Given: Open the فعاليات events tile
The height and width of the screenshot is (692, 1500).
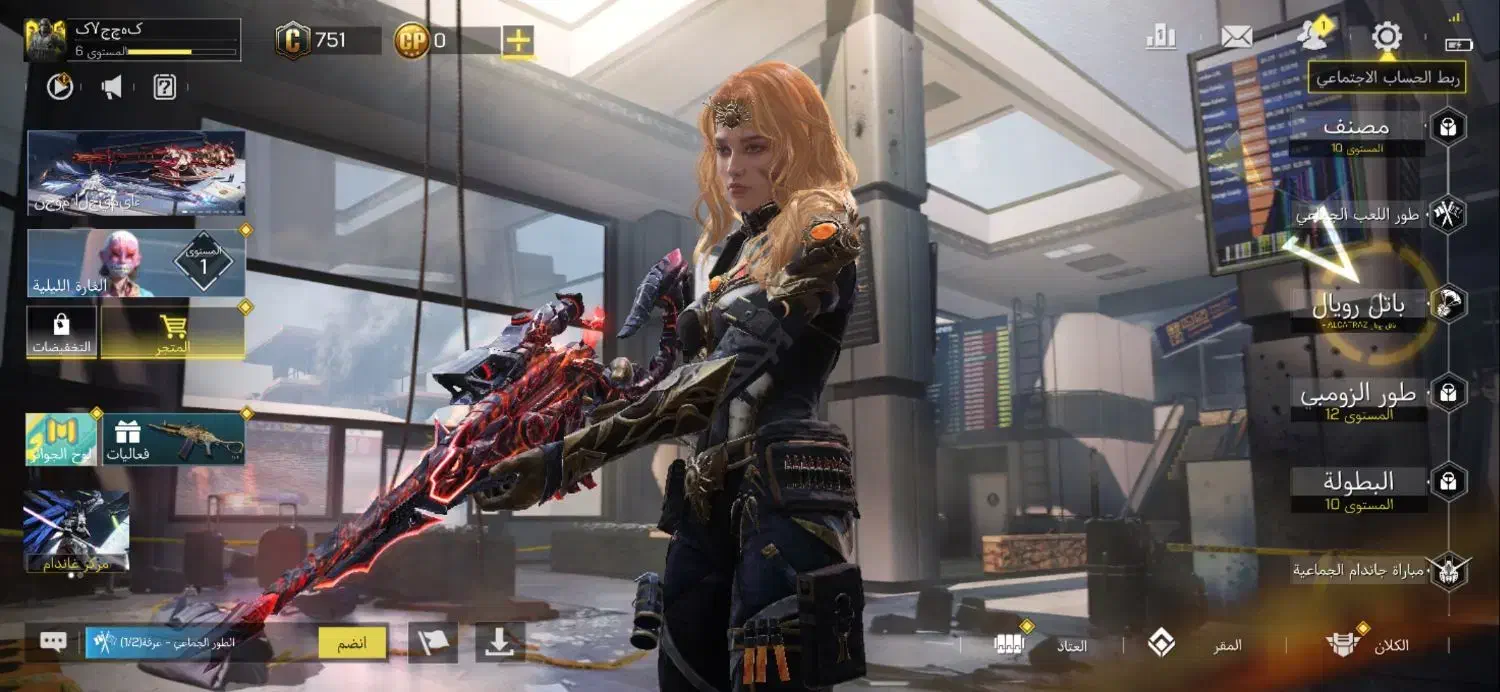Looking at the screenshot, I should pyautogui.click(x=173, y=439).
